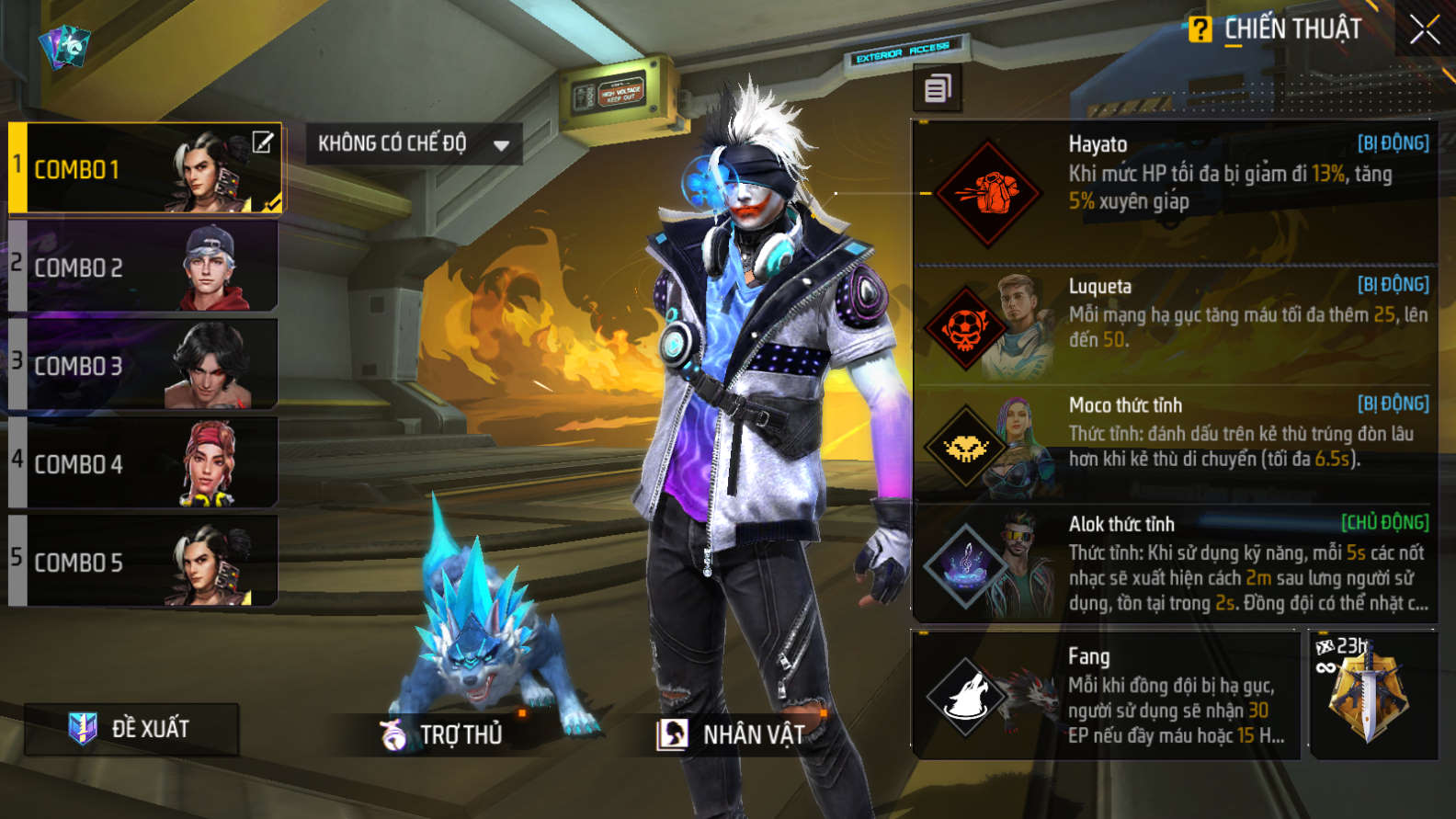Image resolution: width=1456 pixels, height=819 pixels.
Task: Open the COMBO 5 preset
Action: pyautogui.click(x=142, y=562)
